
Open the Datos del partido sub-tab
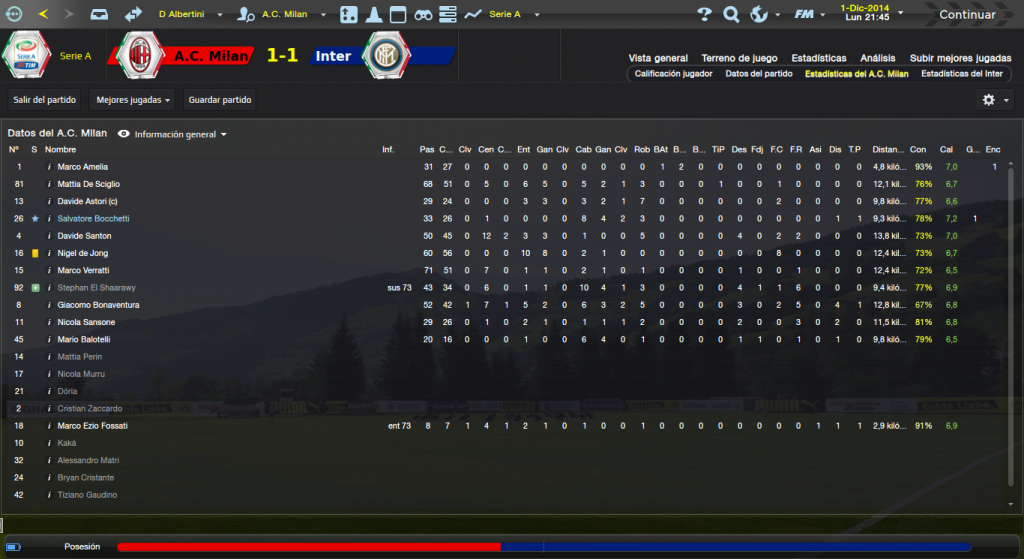[x=758, y=74]
